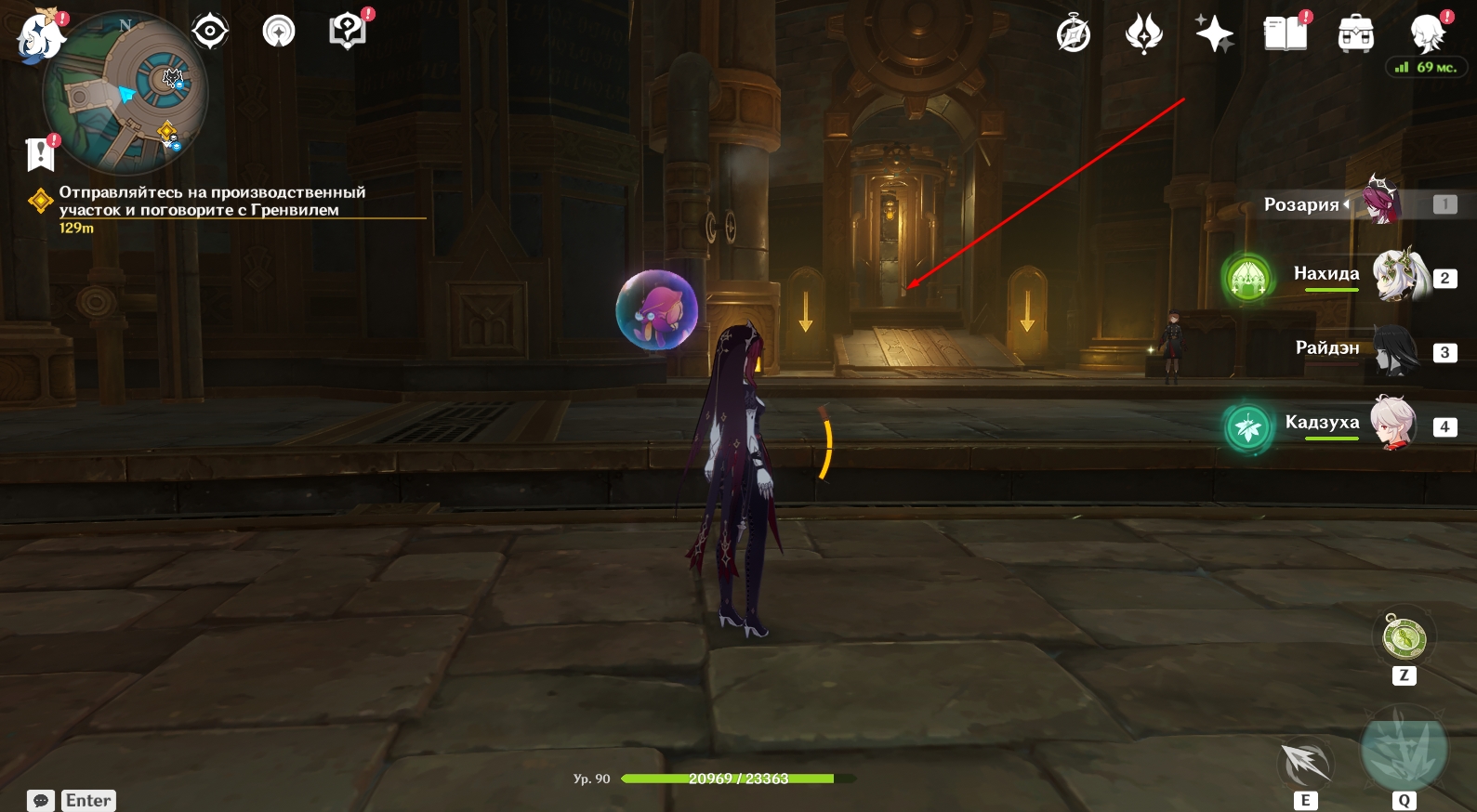Open the adventurer handbook book icon
Viewport: 1477px width, 812px height.
(x=1285, y=34)
